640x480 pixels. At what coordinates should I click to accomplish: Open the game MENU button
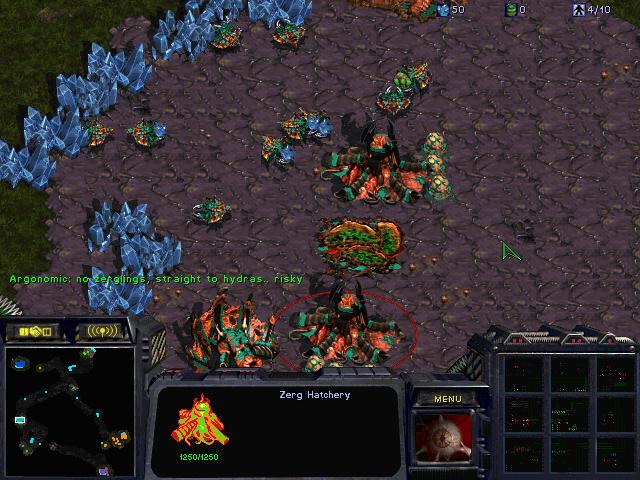pyautogui.click(x=446, y=398)
